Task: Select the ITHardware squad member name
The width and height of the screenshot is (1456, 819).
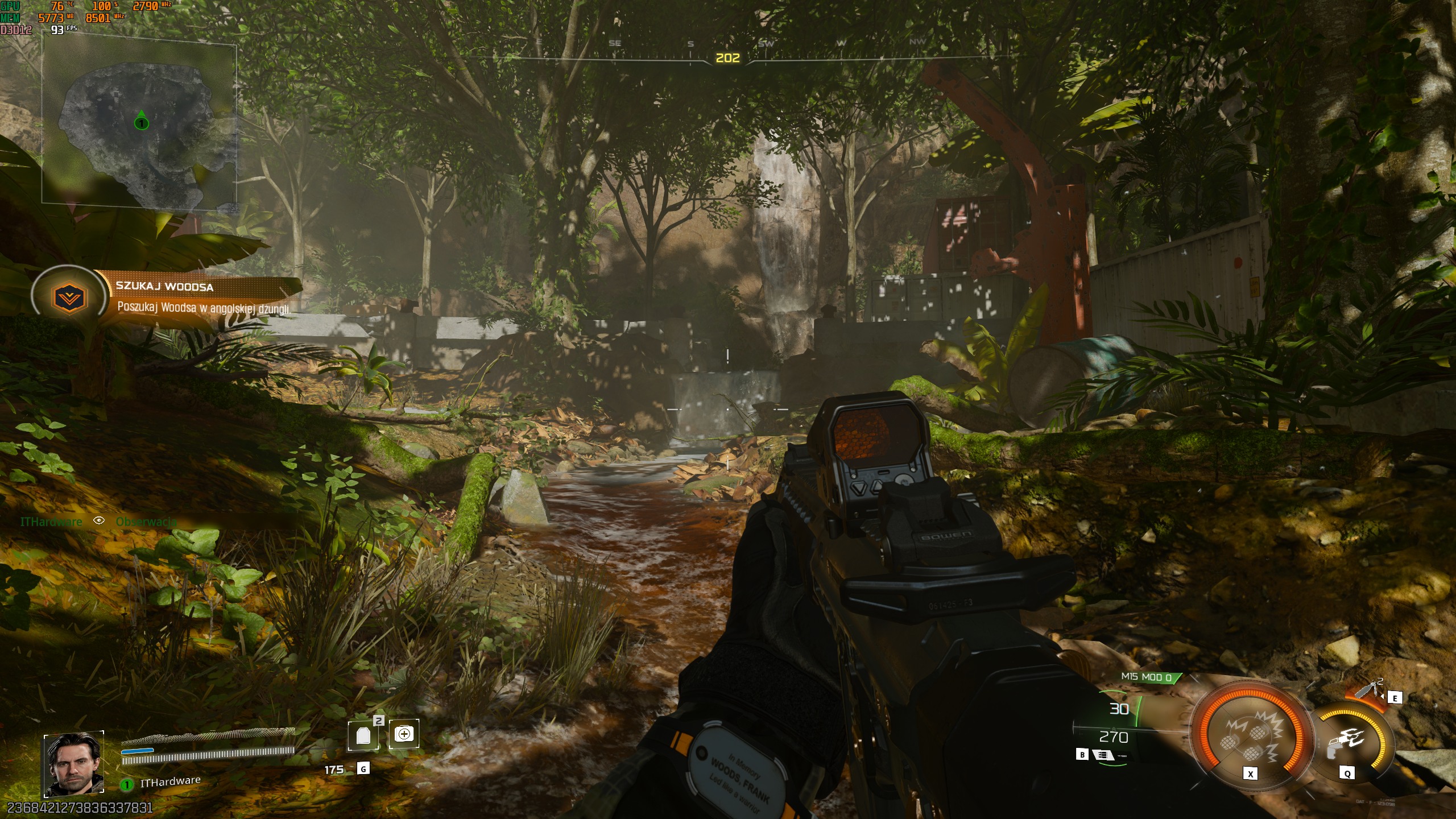Action: 170,782
